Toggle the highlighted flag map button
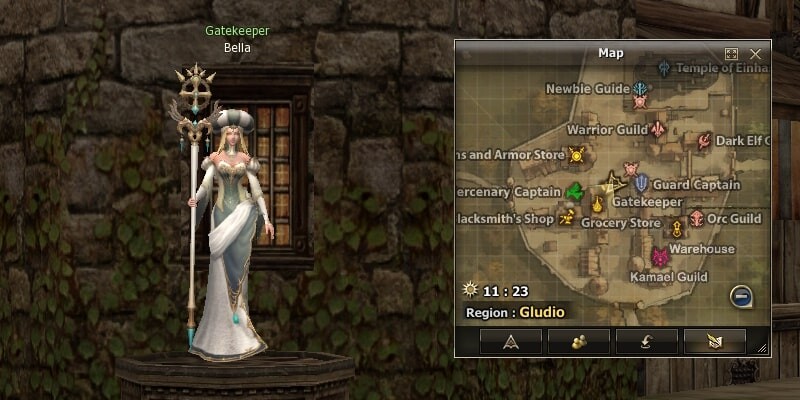 point(714,342)
